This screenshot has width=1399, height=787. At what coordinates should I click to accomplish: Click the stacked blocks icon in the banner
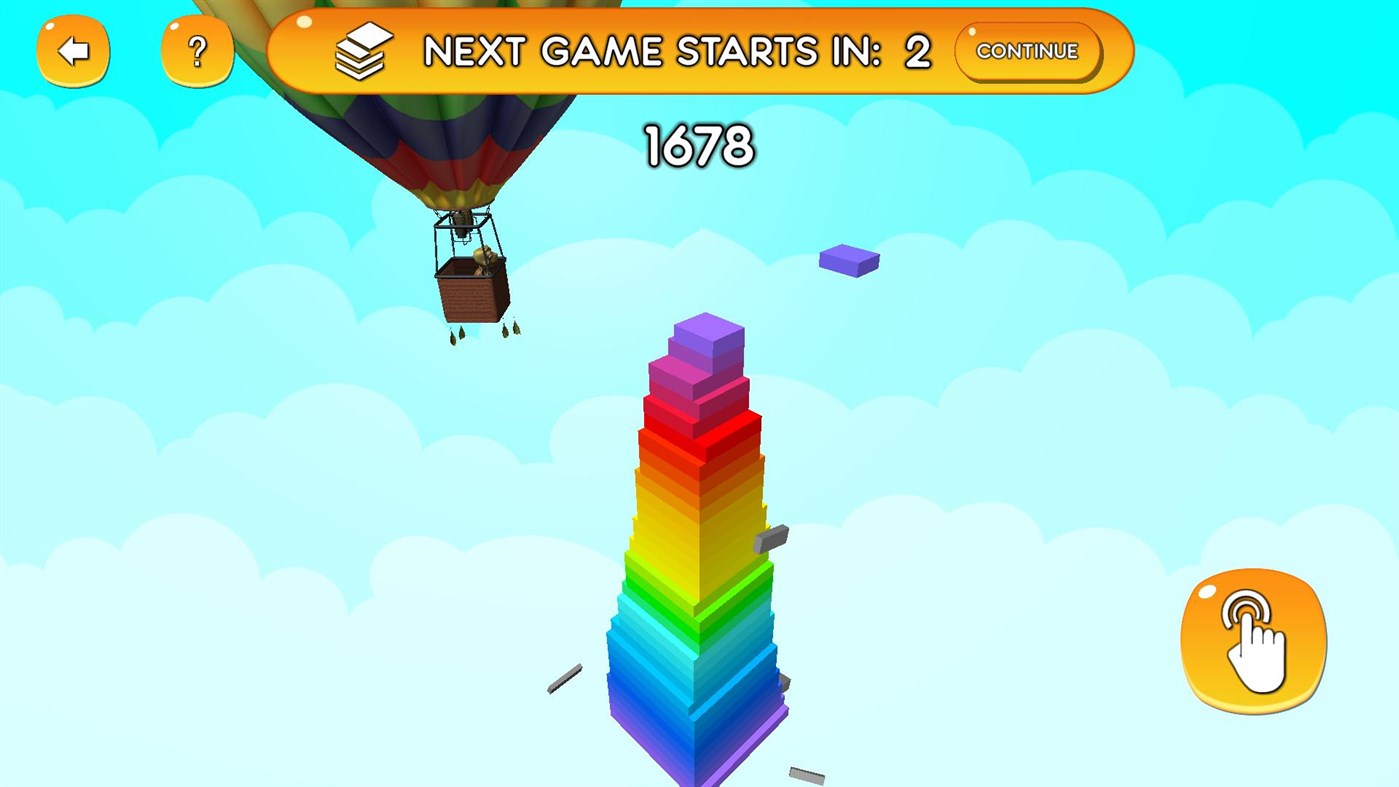click(x=362, y=49)
